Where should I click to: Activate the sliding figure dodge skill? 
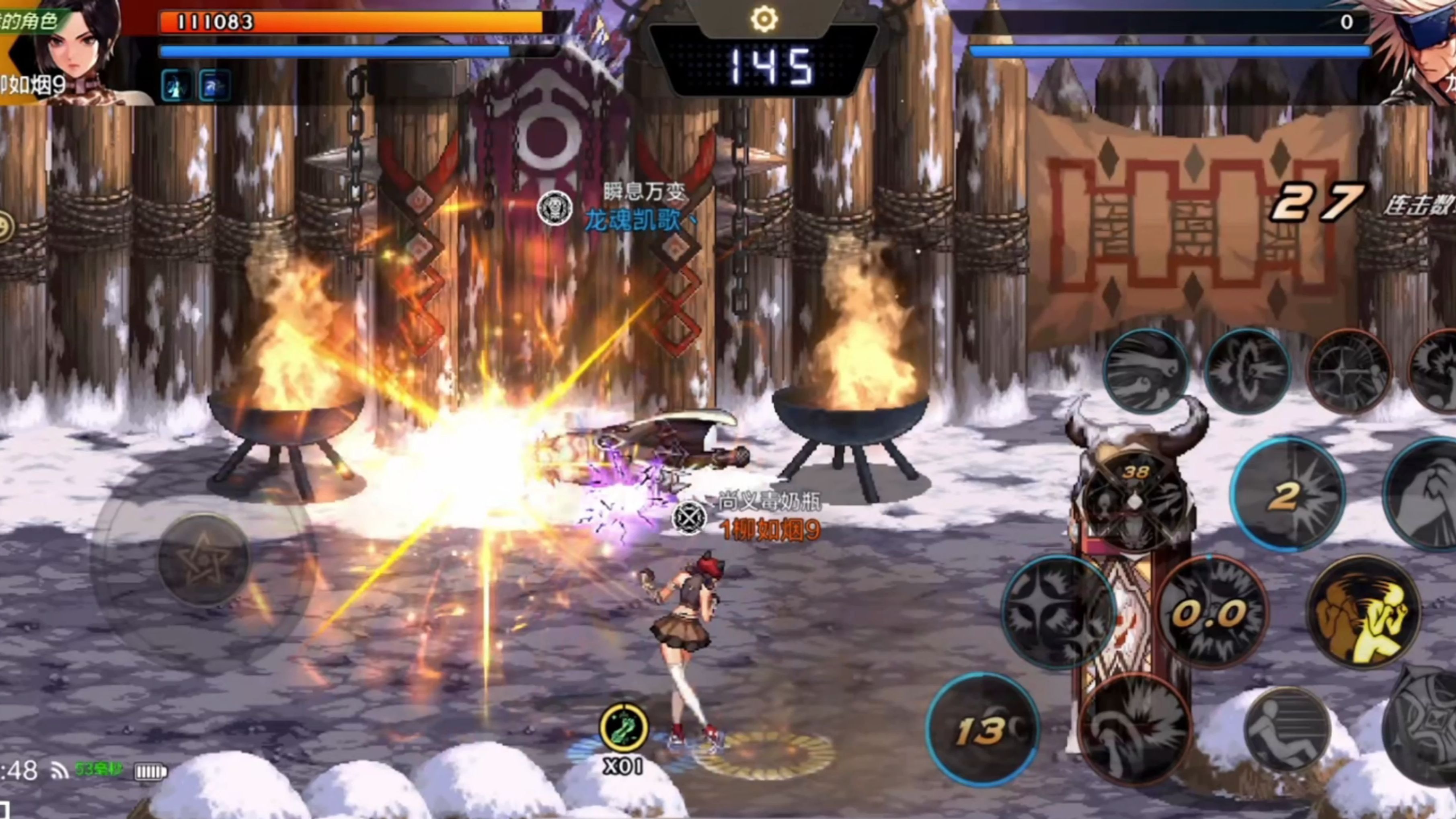point(1287,730)
